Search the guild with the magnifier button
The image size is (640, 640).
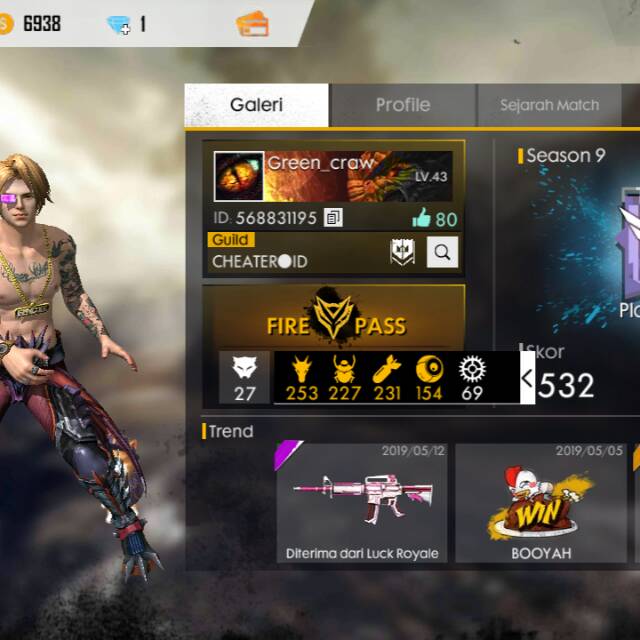tap(442, 254)
